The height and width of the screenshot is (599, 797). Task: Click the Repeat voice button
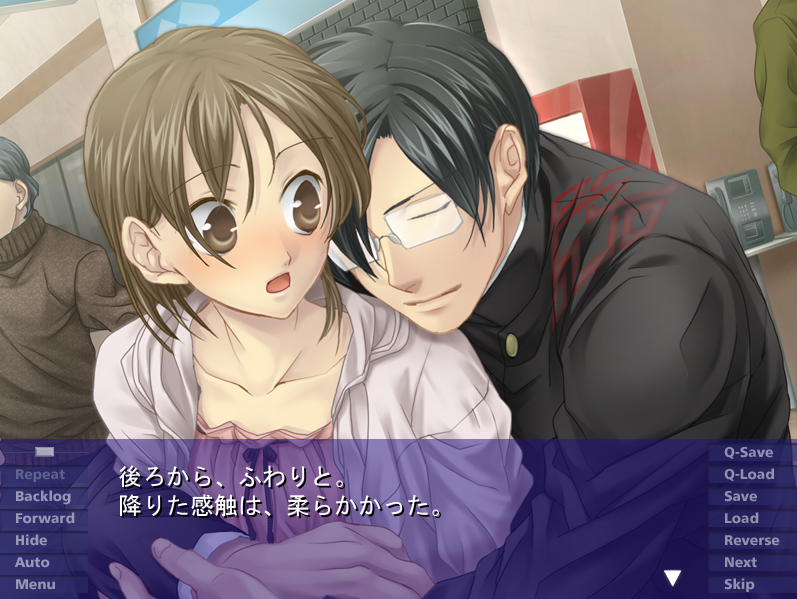(40, 475)
